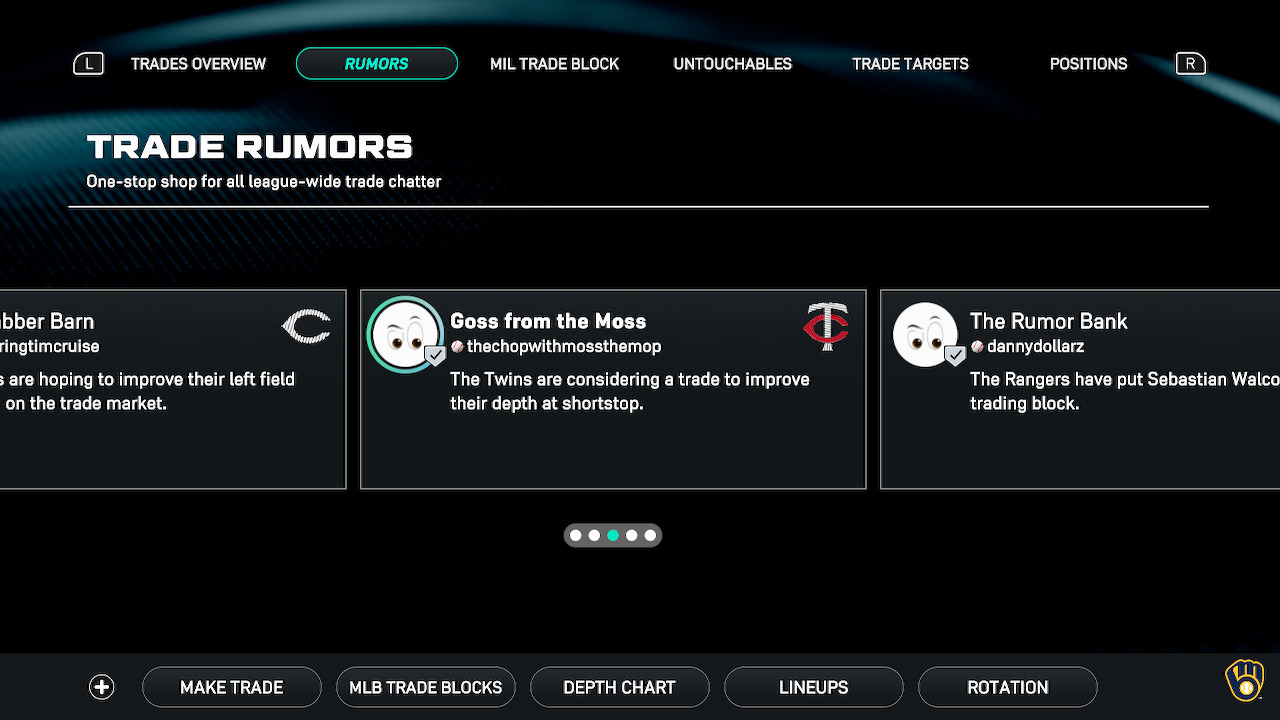Open the Make Trade screen

coord(231,687)
